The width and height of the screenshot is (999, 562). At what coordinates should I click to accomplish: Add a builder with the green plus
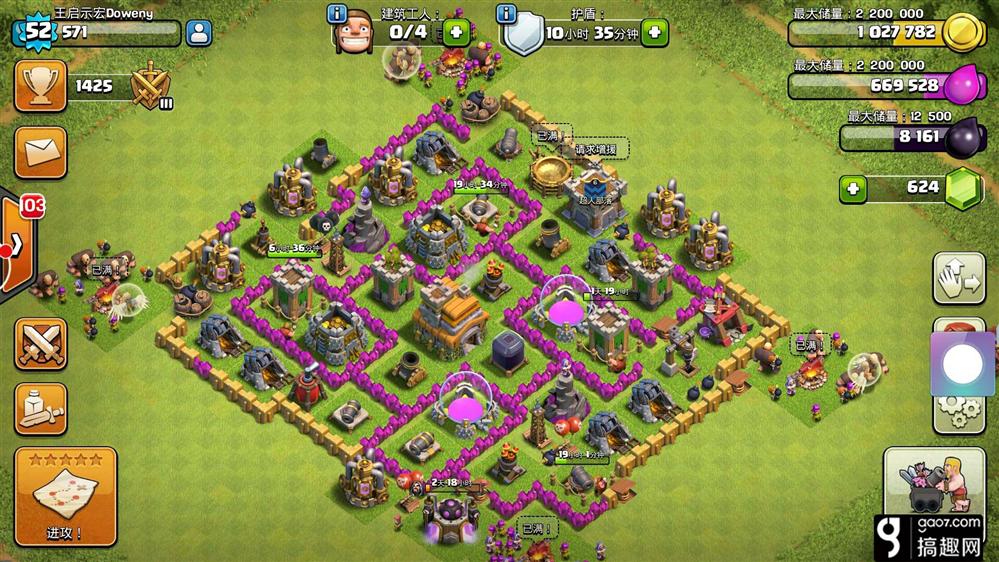tap(457, 32)
